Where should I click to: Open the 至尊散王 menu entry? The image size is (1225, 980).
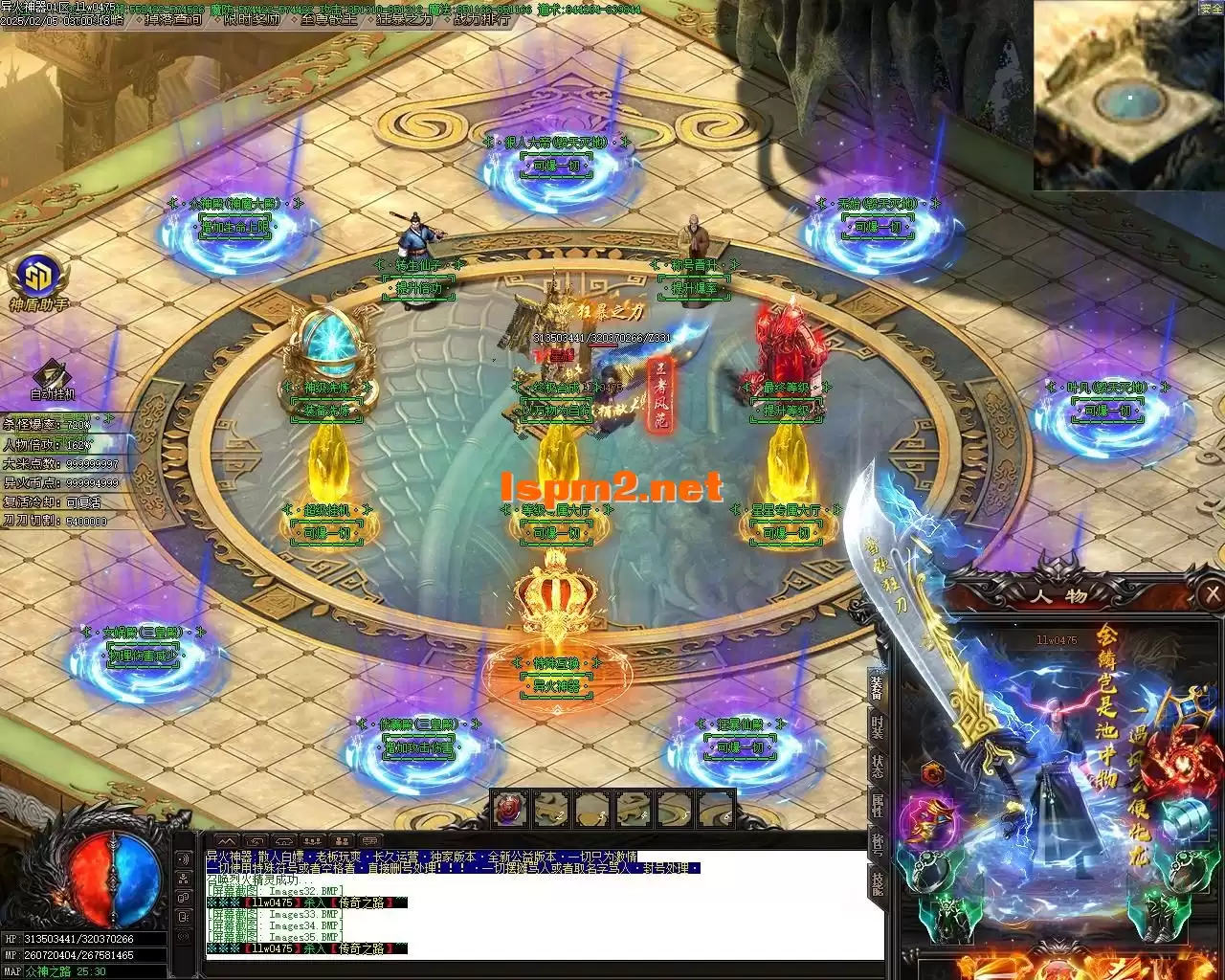pyautogui.click(x=330, y=18)
